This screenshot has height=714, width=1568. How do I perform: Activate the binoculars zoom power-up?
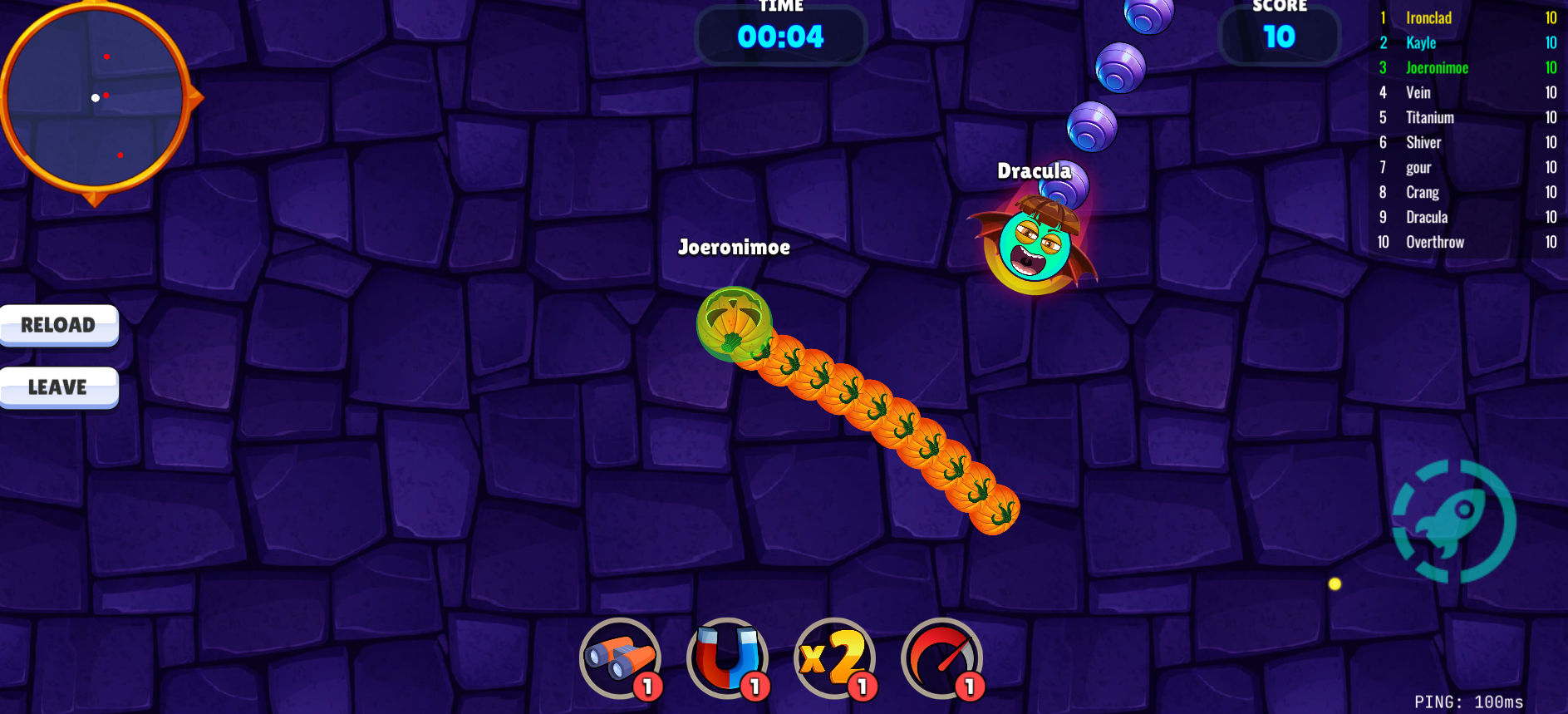pyautogui.click(x=620, y=659)
